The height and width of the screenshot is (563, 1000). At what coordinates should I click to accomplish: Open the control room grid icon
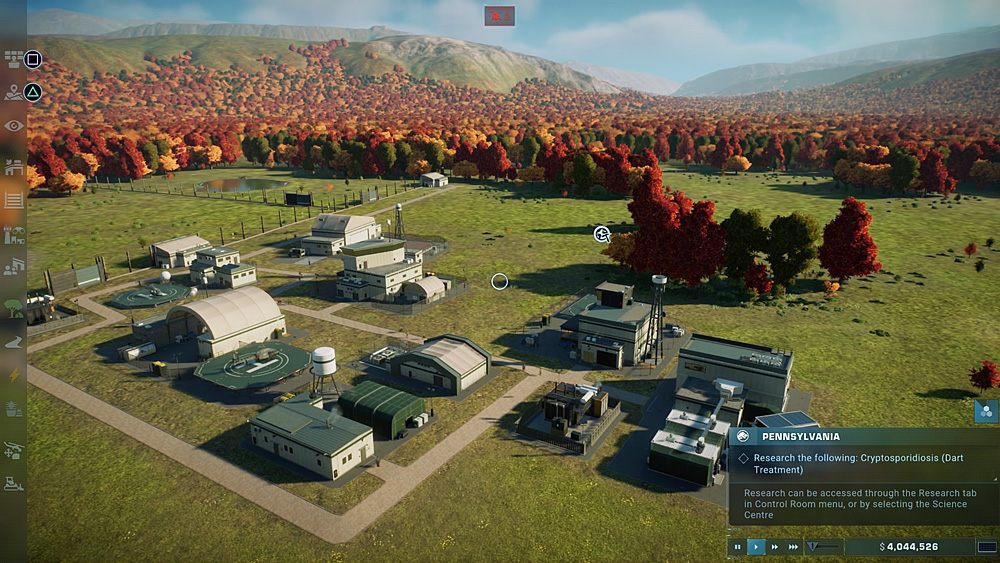point(13,59)
